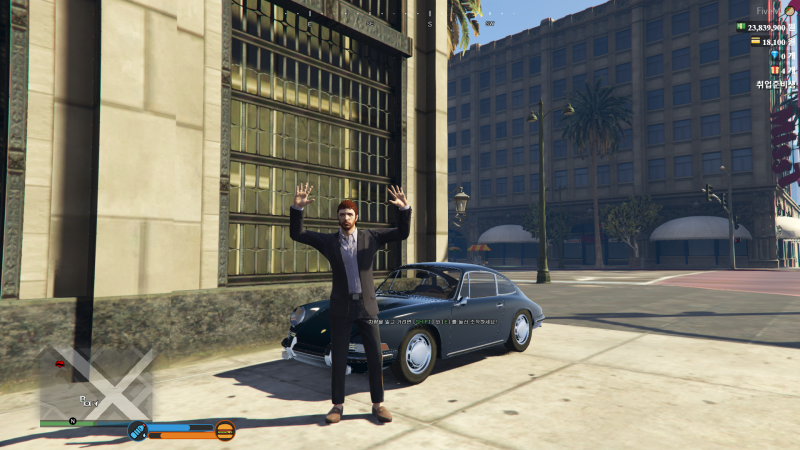Select the red vehicle blip on the minimap
800x450 pixels.
[61, 365]
